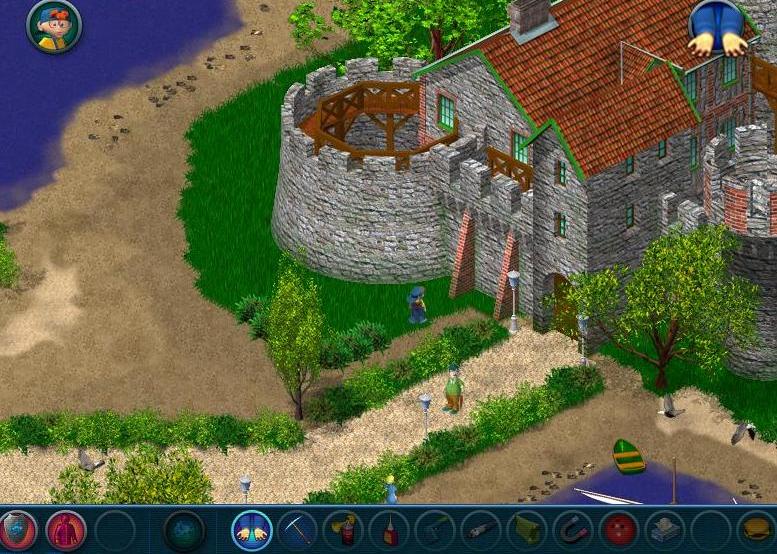Click the open hands action icon at top
Screen dimensions: 777x554
coord(718,27)
